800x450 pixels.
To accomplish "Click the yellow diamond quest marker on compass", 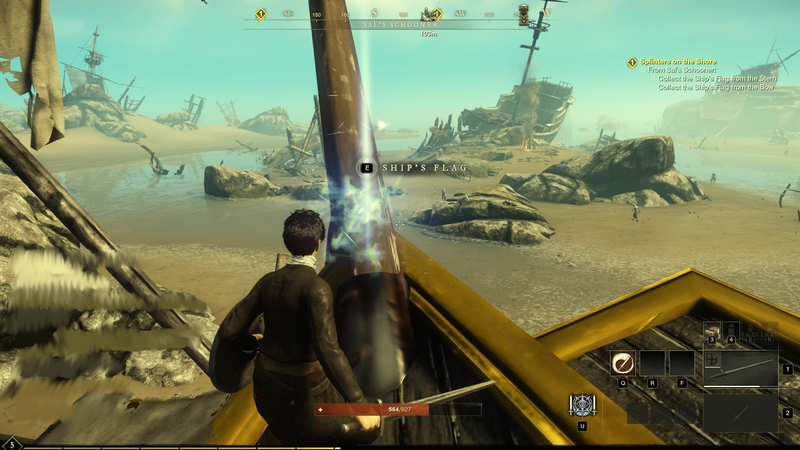I will coord(261,14).
